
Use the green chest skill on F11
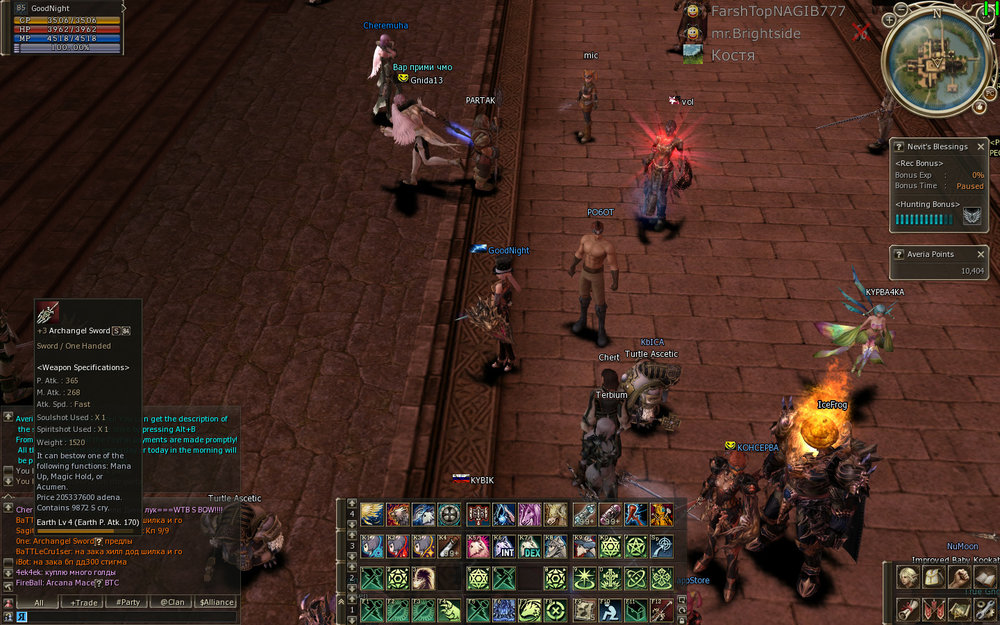click(x=635, y=609)
